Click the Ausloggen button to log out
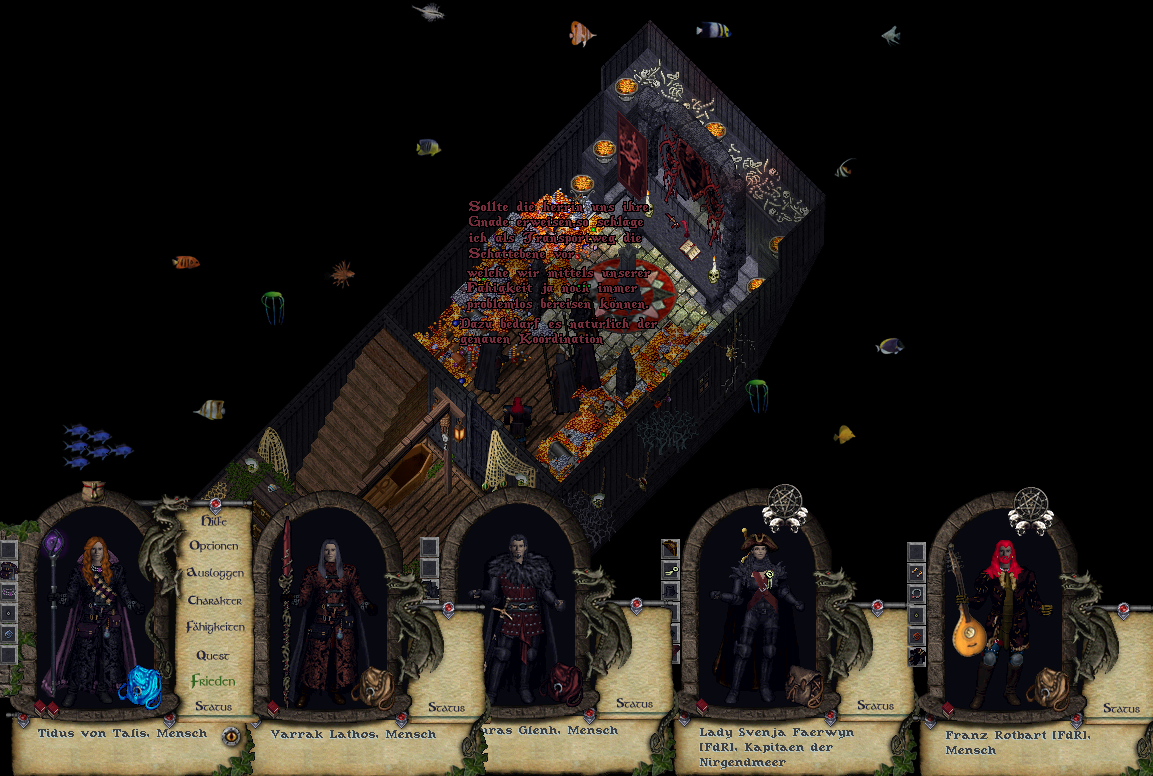The height and width of the screenshot is (776, 1153). coord(214,573)
